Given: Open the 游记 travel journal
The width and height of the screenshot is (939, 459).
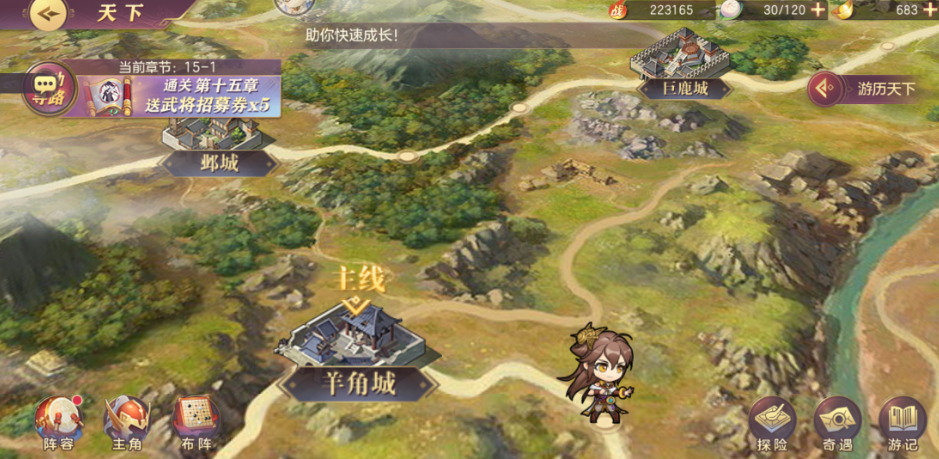Looking at the screenshot, I should pos(902,422).
